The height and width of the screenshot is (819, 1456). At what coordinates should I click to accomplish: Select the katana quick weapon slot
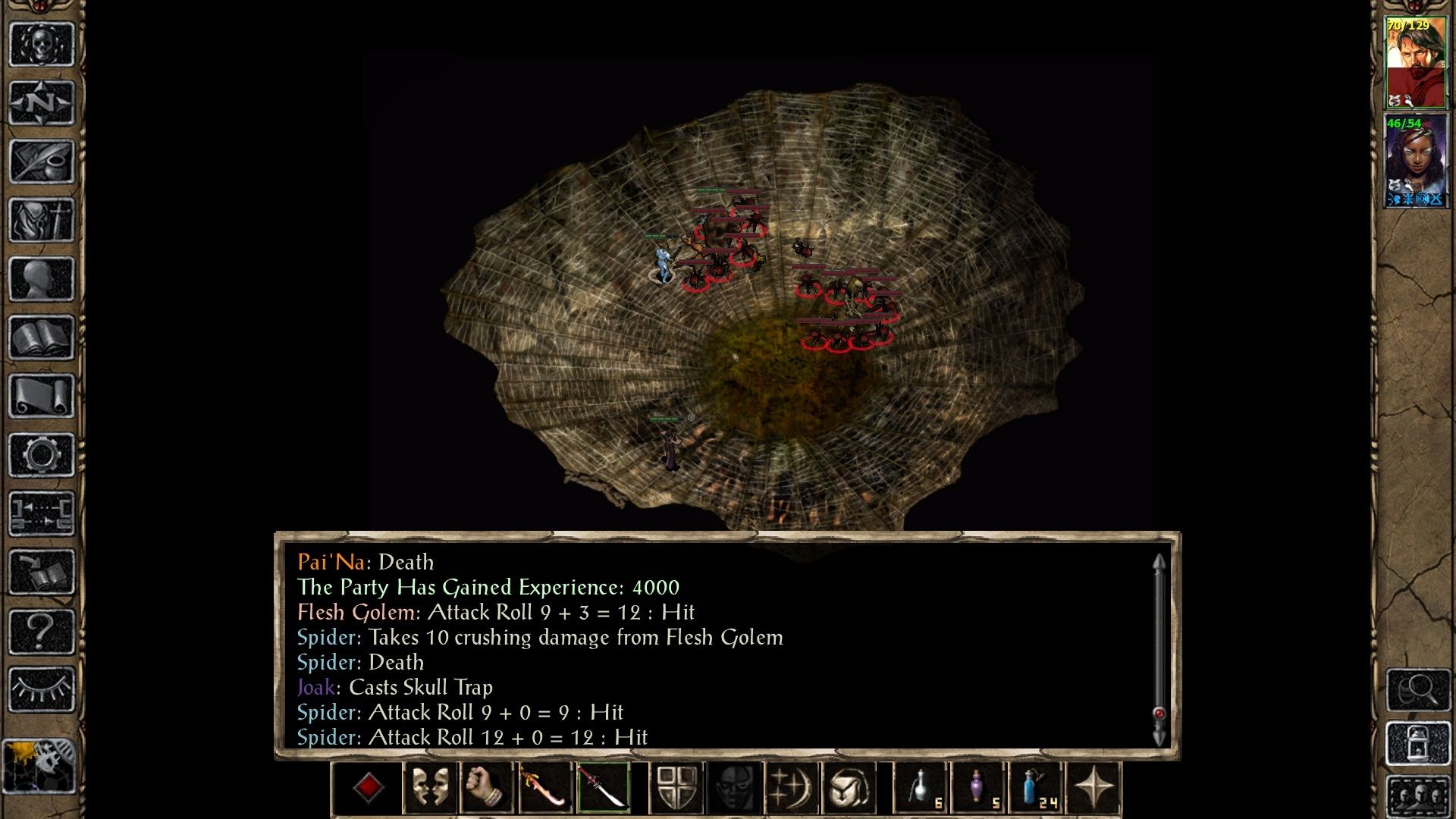[x=604, y=787]
